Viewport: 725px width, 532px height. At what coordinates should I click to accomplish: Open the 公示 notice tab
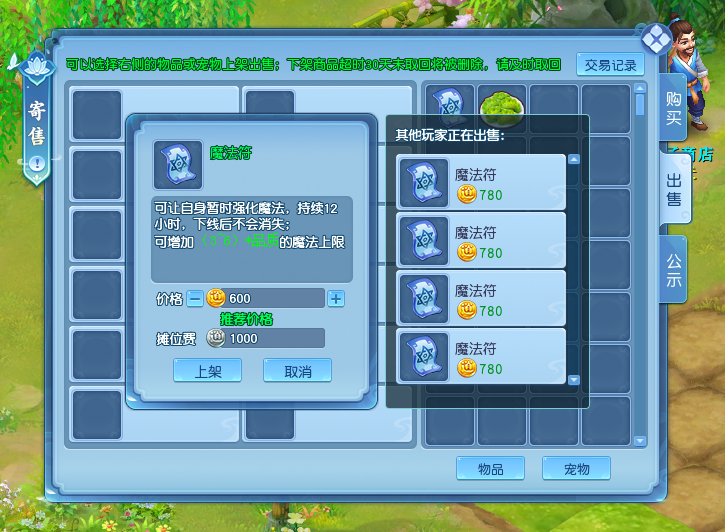(674, 269)
